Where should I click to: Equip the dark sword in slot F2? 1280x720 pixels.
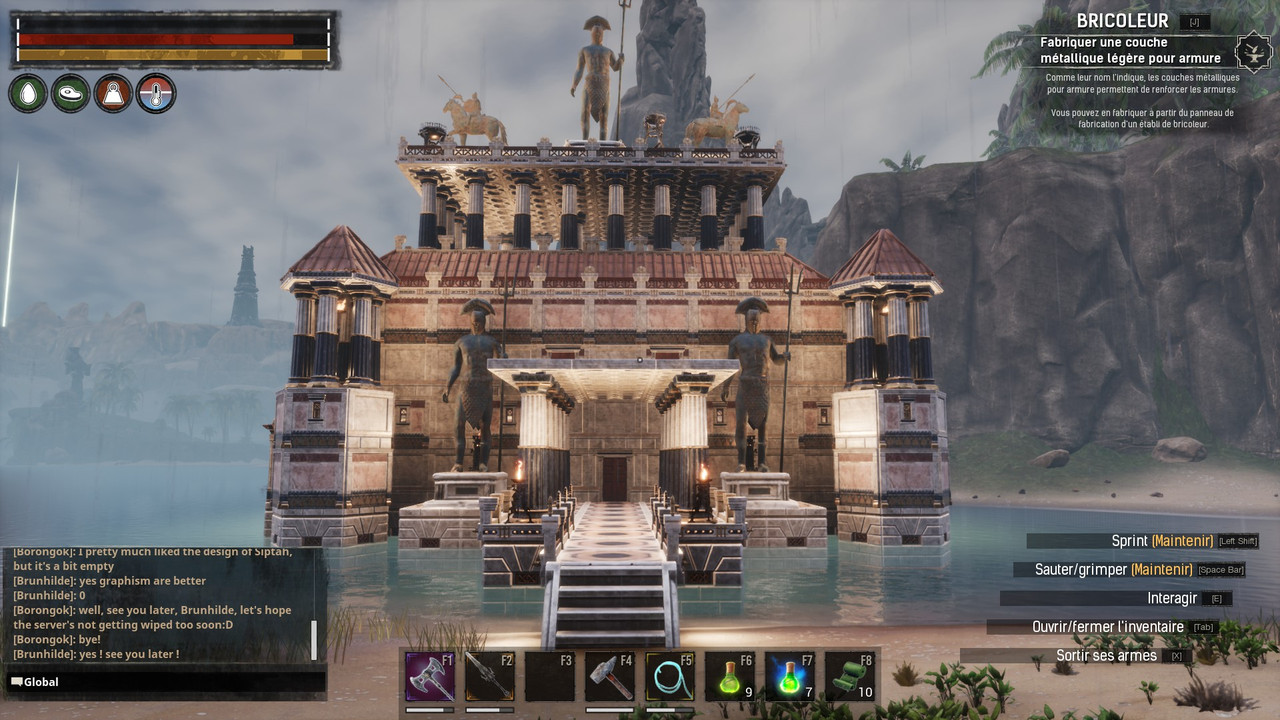click(490, 677)
